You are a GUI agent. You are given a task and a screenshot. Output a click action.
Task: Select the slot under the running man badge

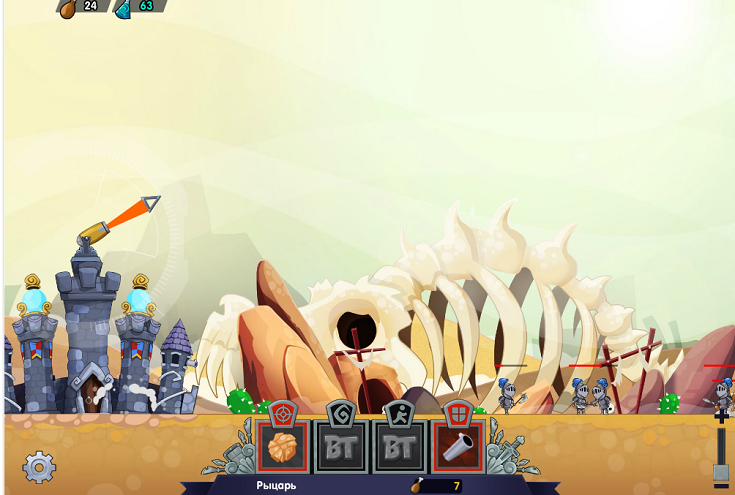pos(400,447)
